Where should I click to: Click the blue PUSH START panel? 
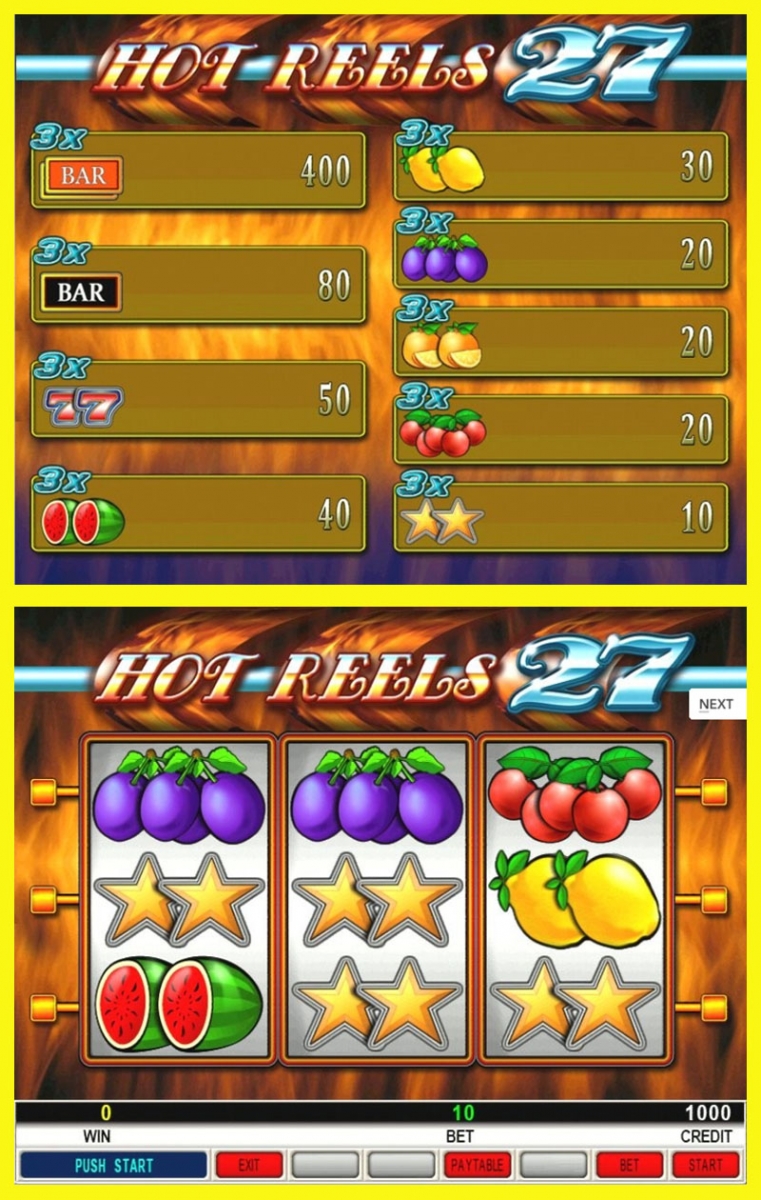coord(113,1165)
